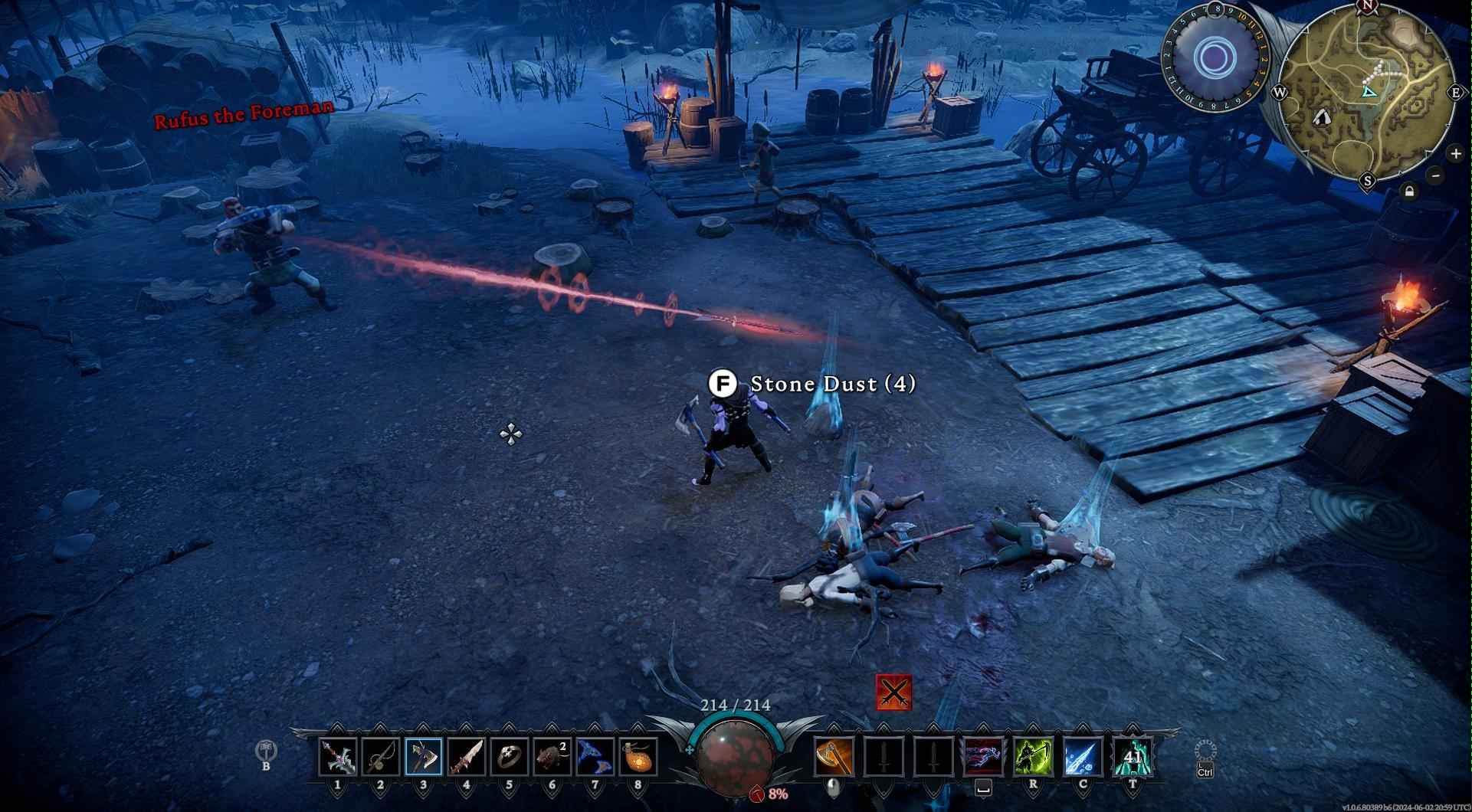This screenshot has height=812, width=1472.
Task: Trigger the red dash travel ability
Action: (x=984, y=757)
